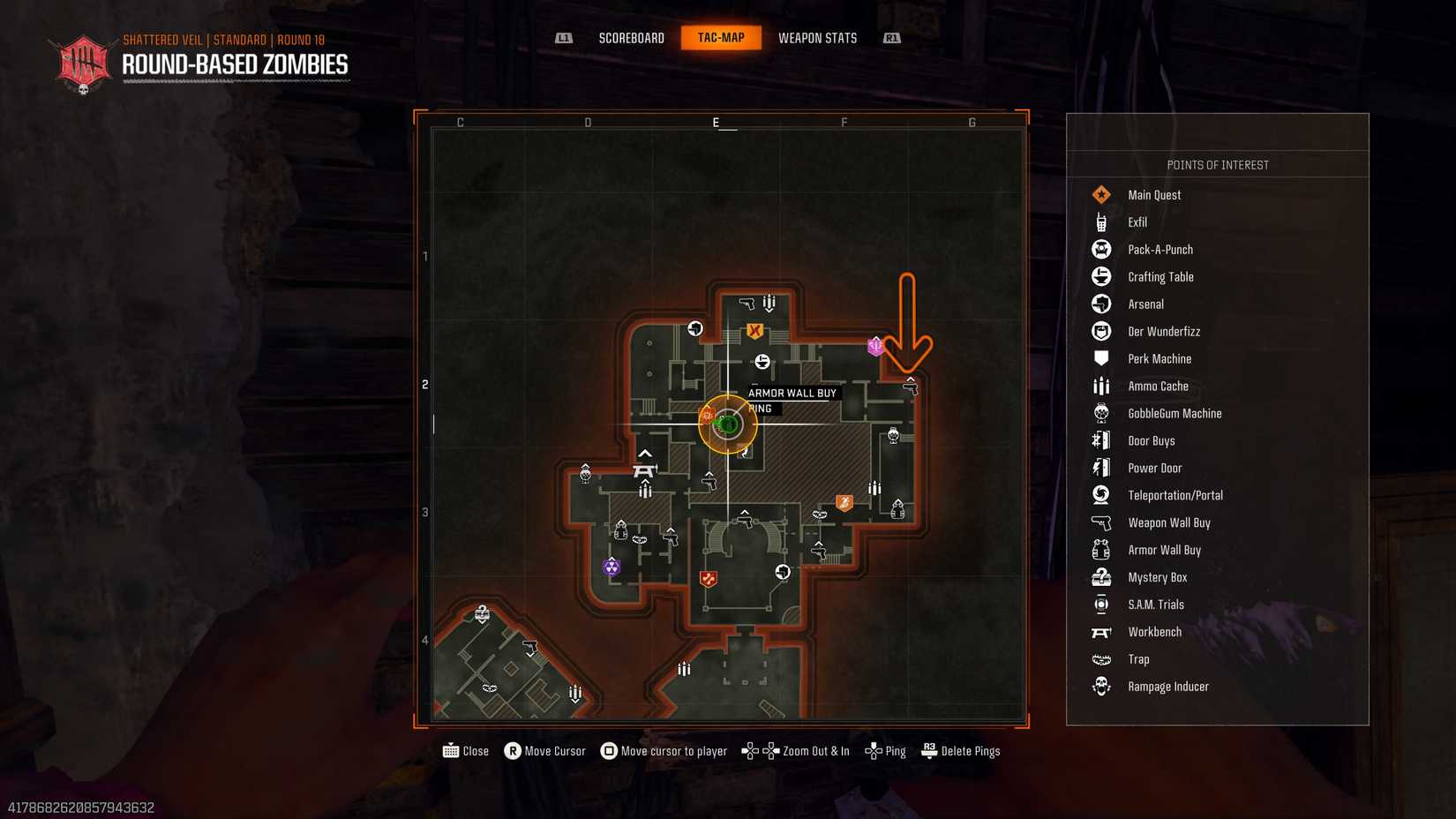Click the Close button below the map
The width and height of the screenshot is (1456, 819).
[x=466, y=750]
